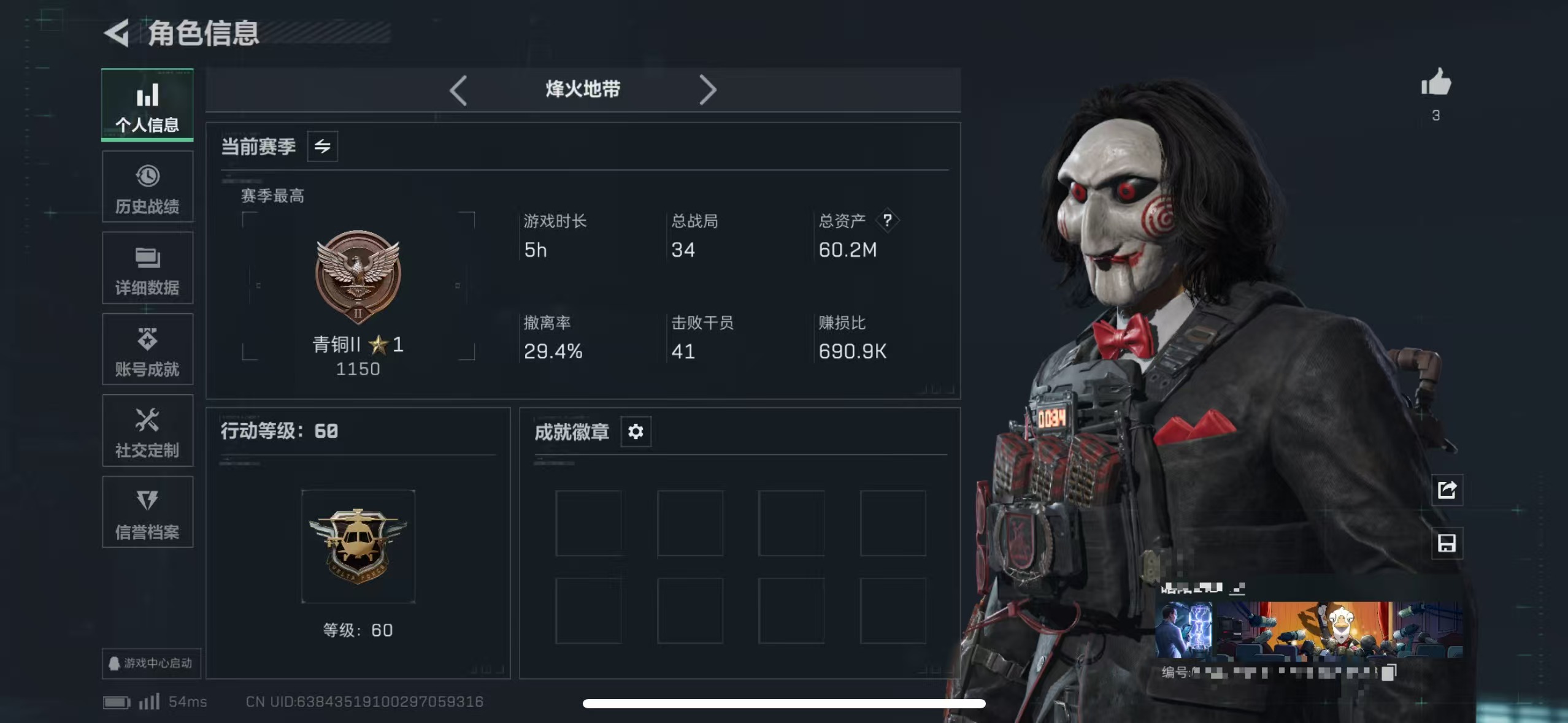Go to previous mode with the left arrow
1568x723 pixels.
pos(459,90)
